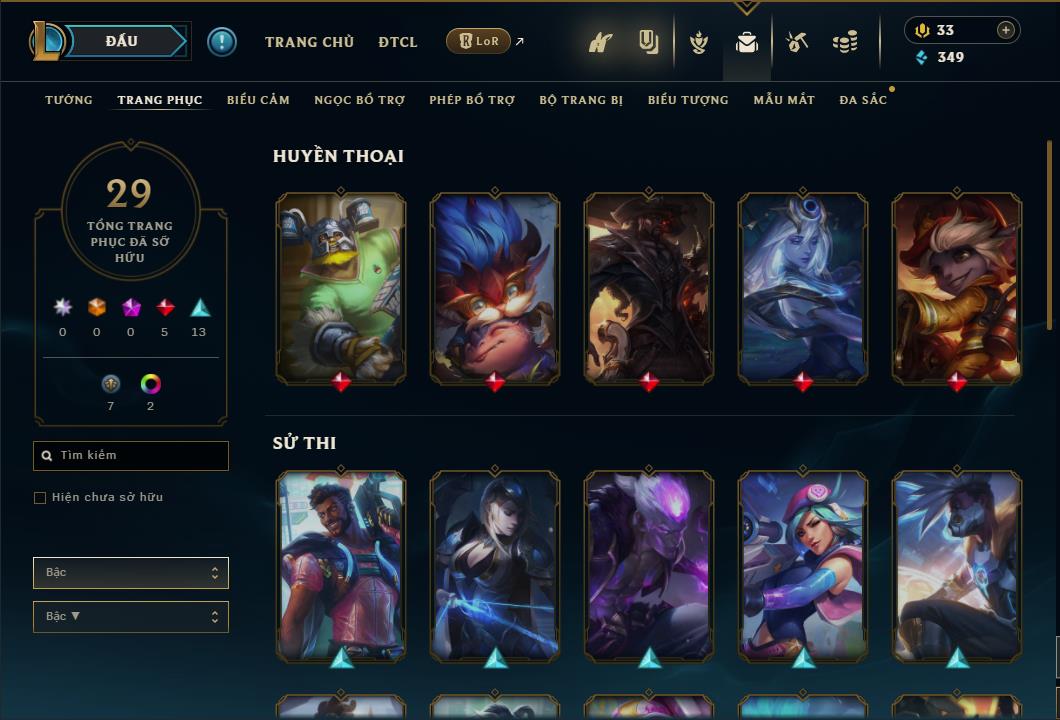Select the MẪU MẮT tab
The image size is (1060, 720).
[x=784, y=100]
